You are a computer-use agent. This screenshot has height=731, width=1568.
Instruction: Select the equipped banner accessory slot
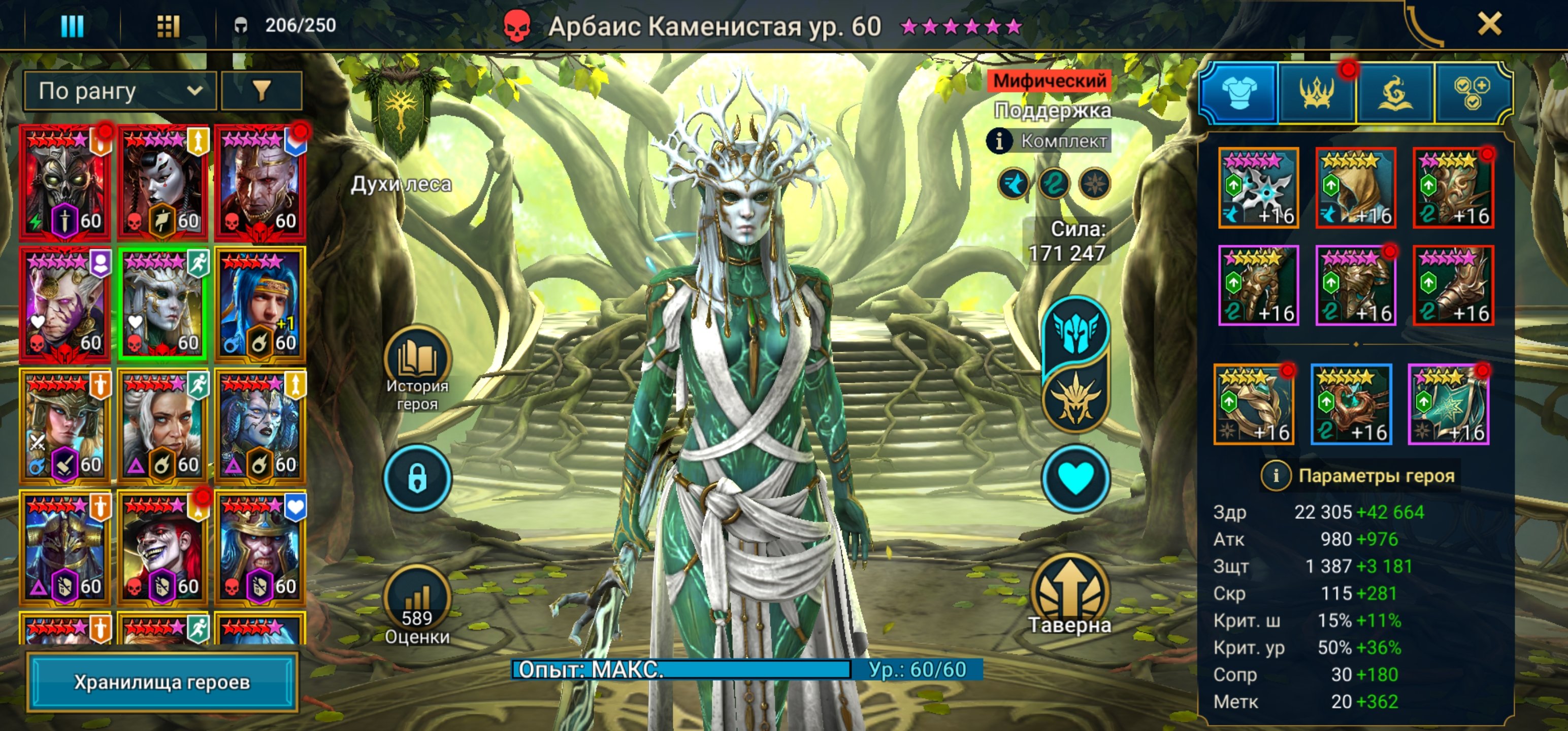pyautogui.click(x=1449, y=405)
